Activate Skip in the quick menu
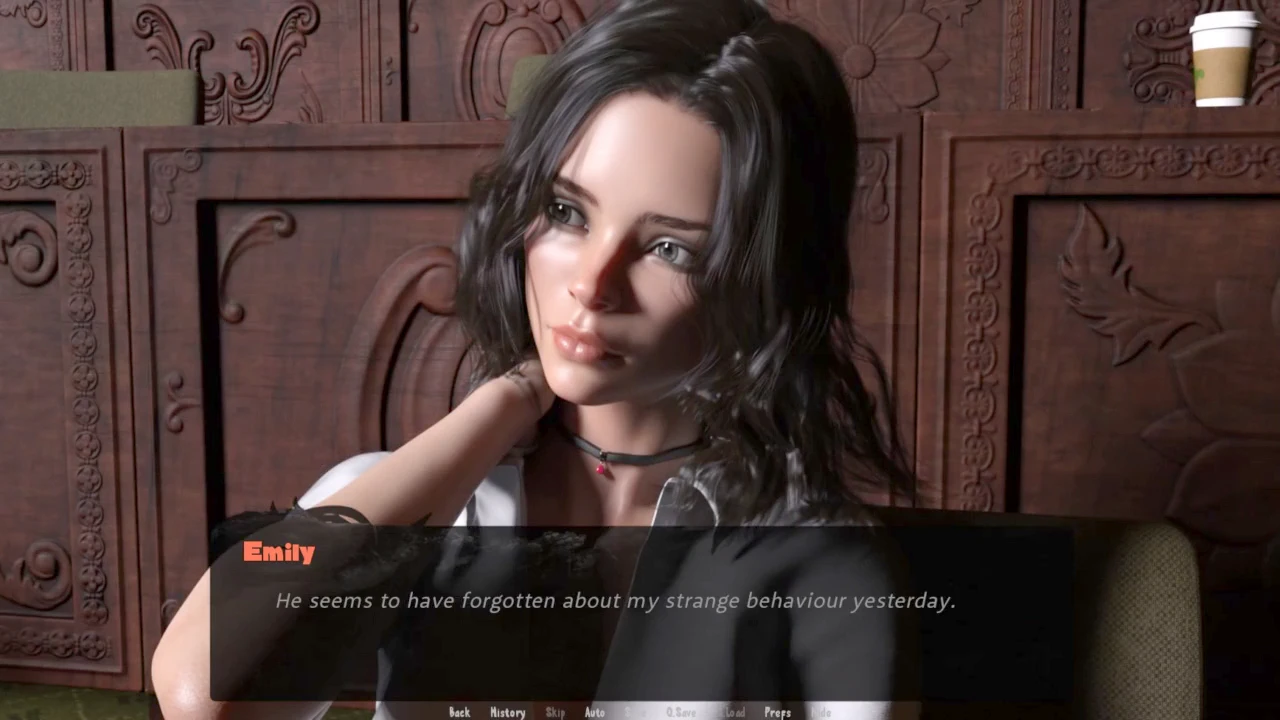Screen dimensions: 1280x720 [x=555, y=712]
